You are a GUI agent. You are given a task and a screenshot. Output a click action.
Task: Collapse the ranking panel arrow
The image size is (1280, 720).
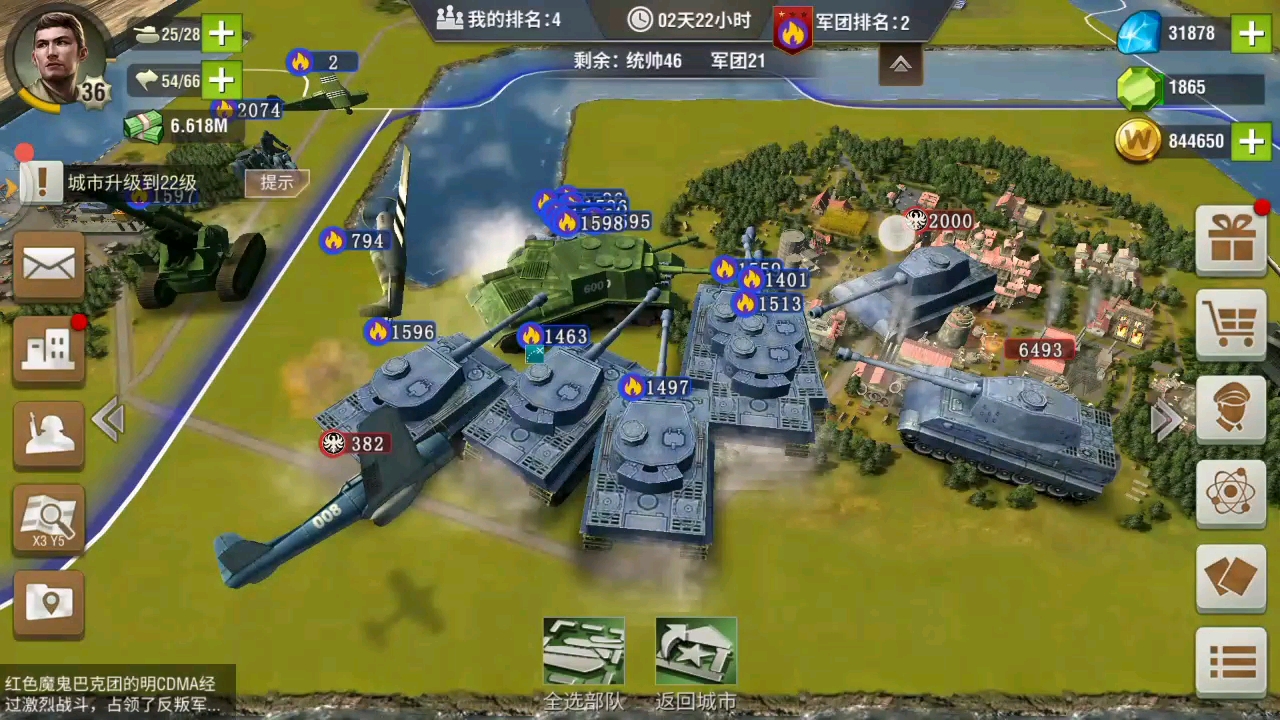click(x=901, y=65)
